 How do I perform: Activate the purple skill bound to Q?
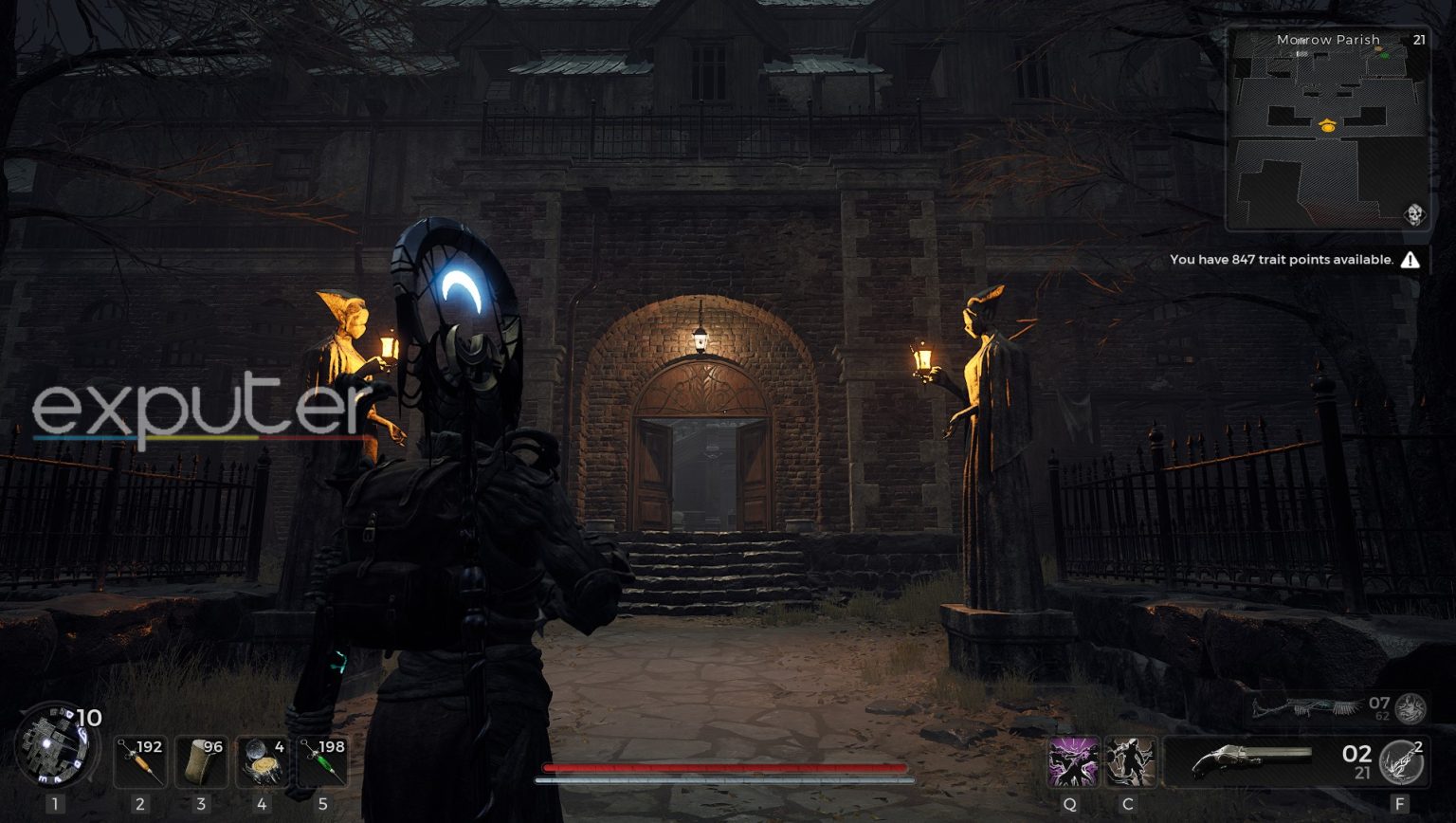click(1076, 763)
